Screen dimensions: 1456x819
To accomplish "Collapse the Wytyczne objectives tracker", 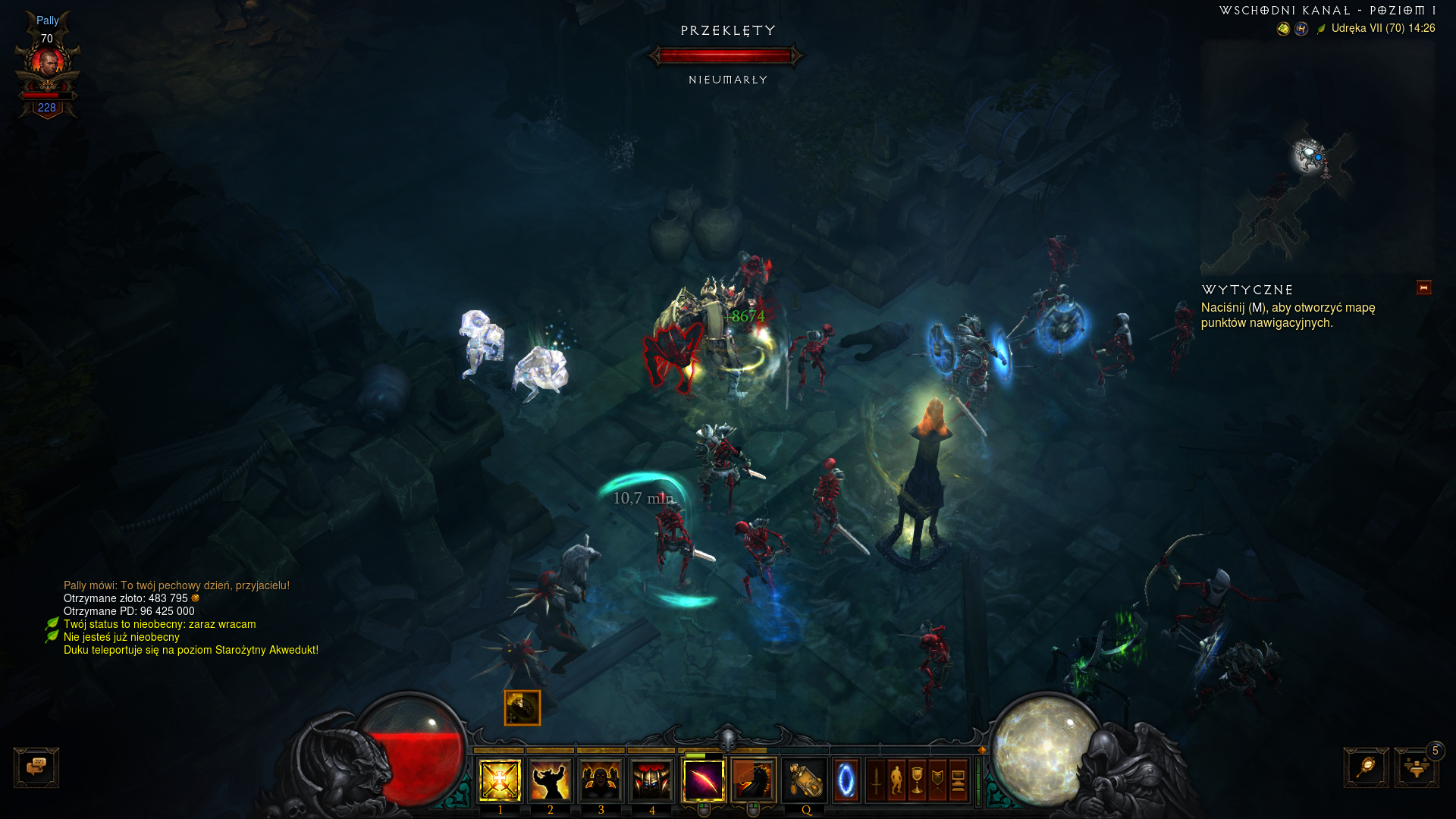I will (x=1423, y=287).
